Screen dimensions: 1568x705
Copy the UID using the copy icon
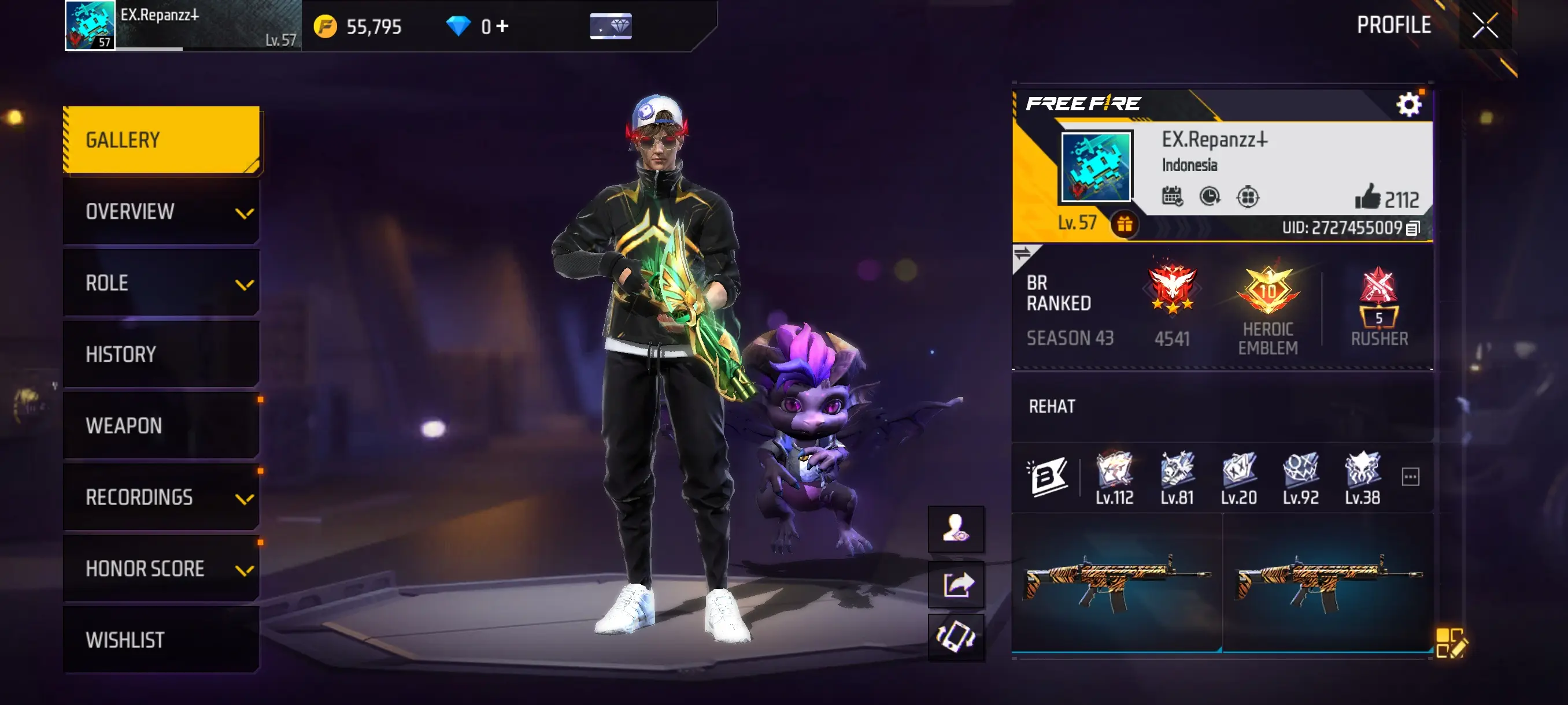1414,228
